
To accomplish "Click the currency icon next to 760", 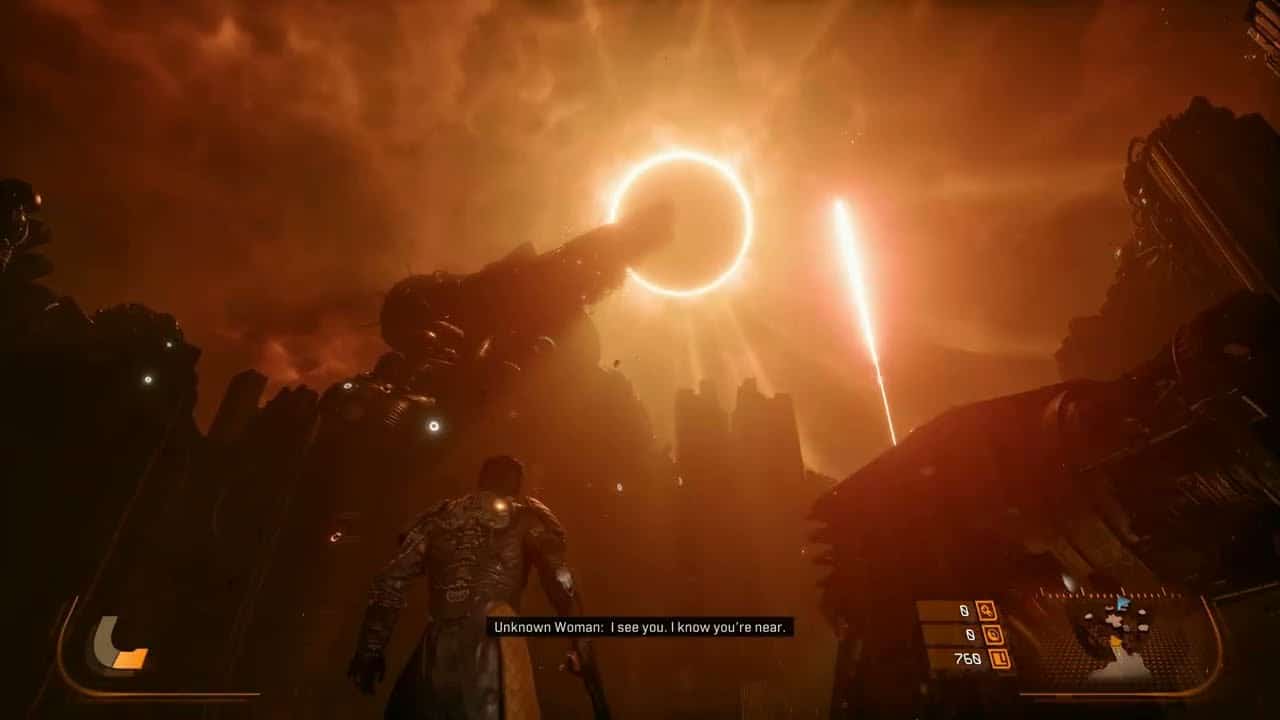I will (1000, 658).
